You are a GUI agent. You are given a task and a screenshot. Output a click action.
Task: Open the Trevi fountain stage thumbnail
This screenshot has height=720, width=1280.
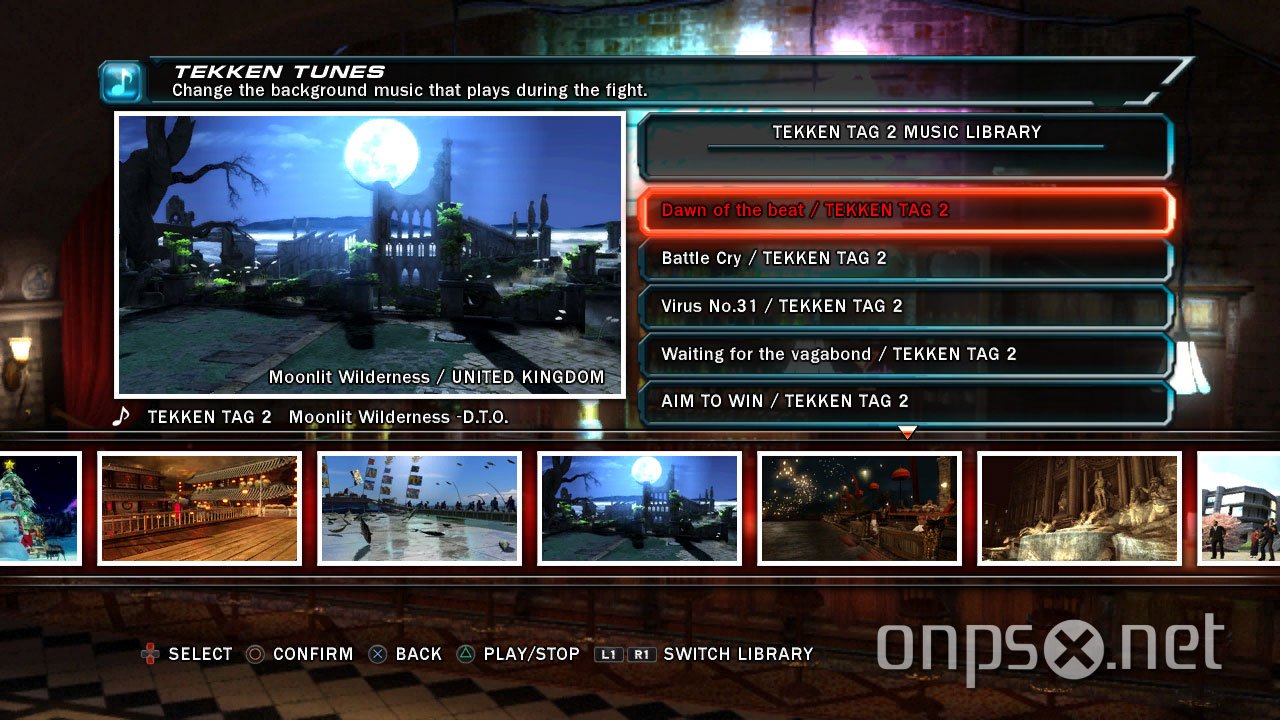click(x=1078, y=507)
